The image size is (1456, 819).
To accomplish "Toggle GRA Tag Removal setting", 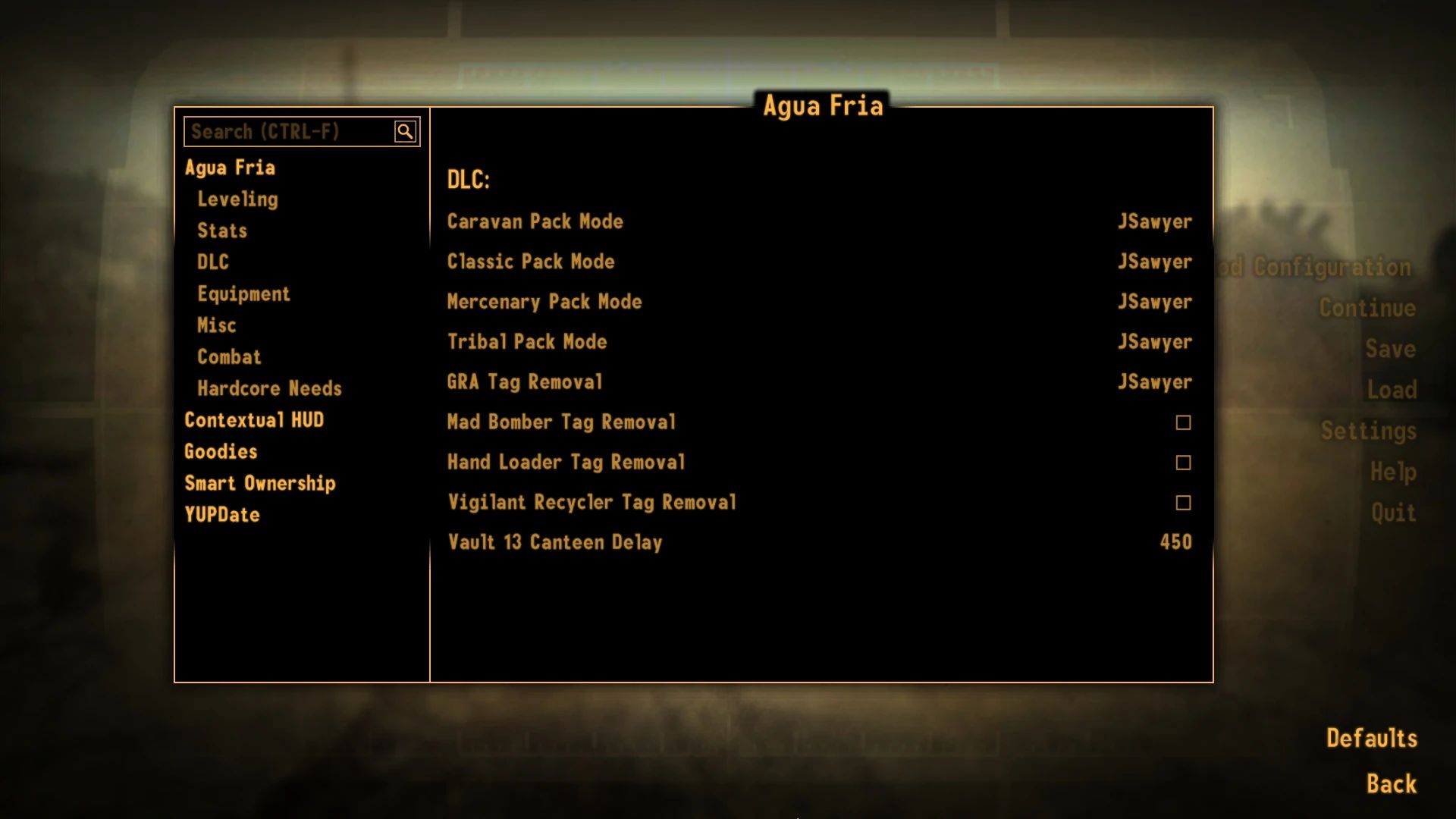I will coord(1154,381).
